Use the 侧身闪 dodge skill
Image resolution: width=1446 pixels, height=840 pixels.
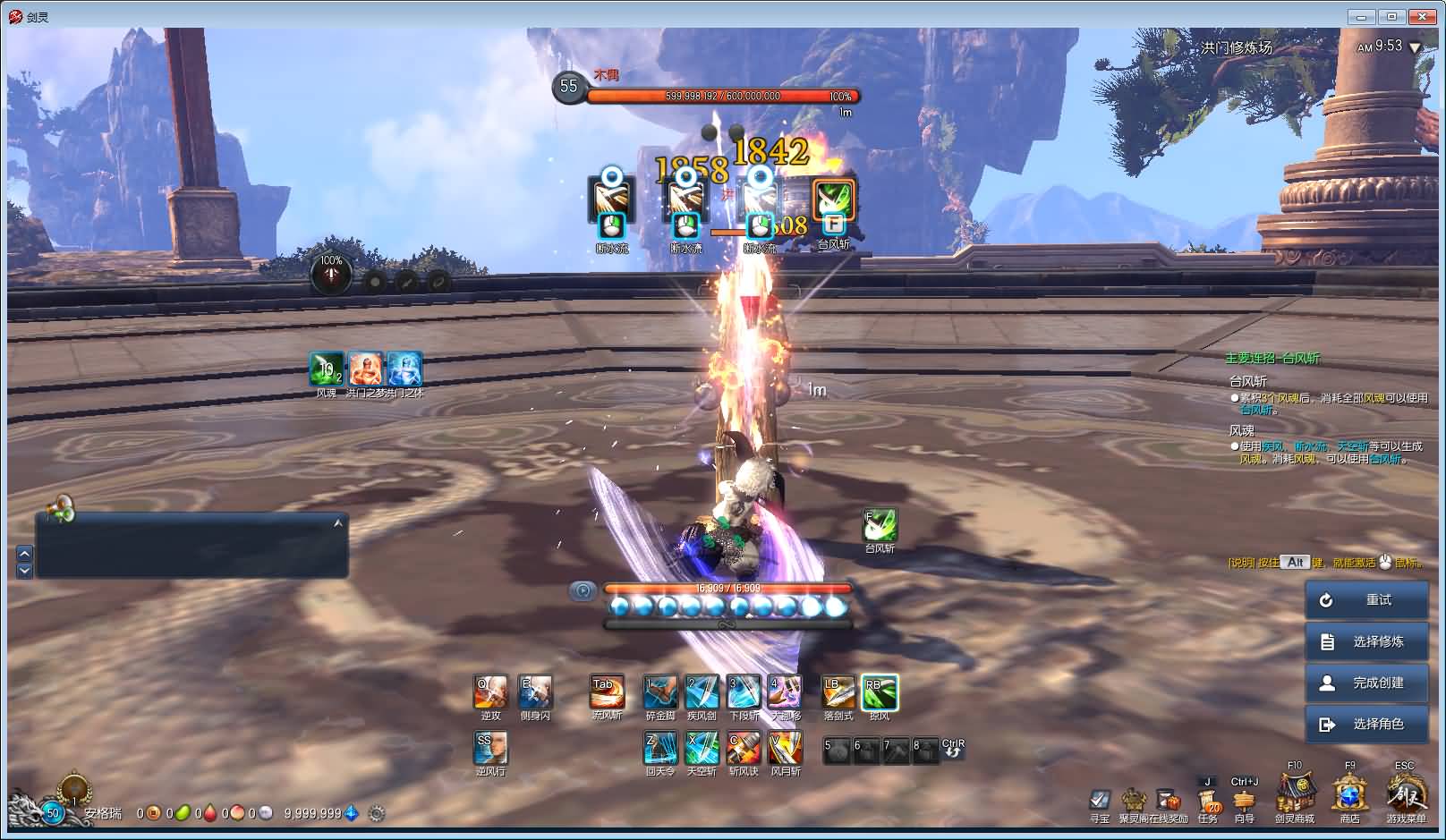pyautogui.click(x=535, y=692)
